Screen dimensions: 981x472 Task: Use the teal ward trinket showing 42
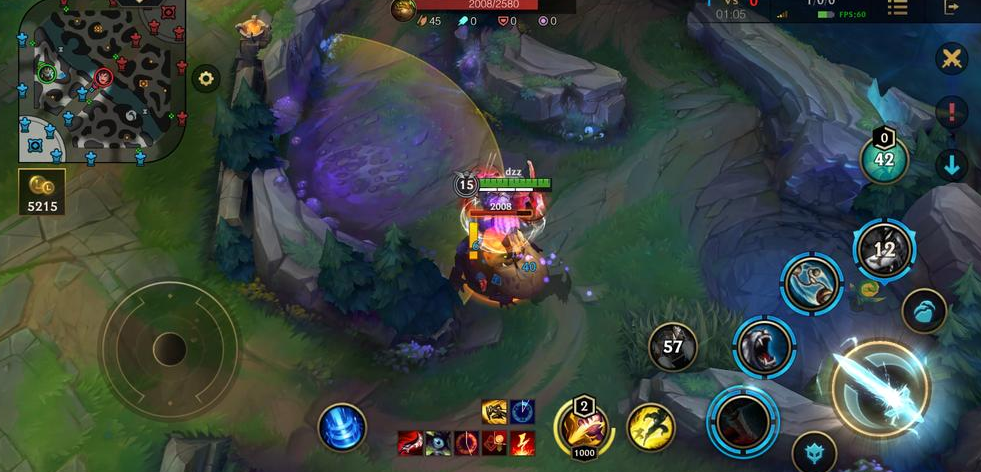point(884,158)
